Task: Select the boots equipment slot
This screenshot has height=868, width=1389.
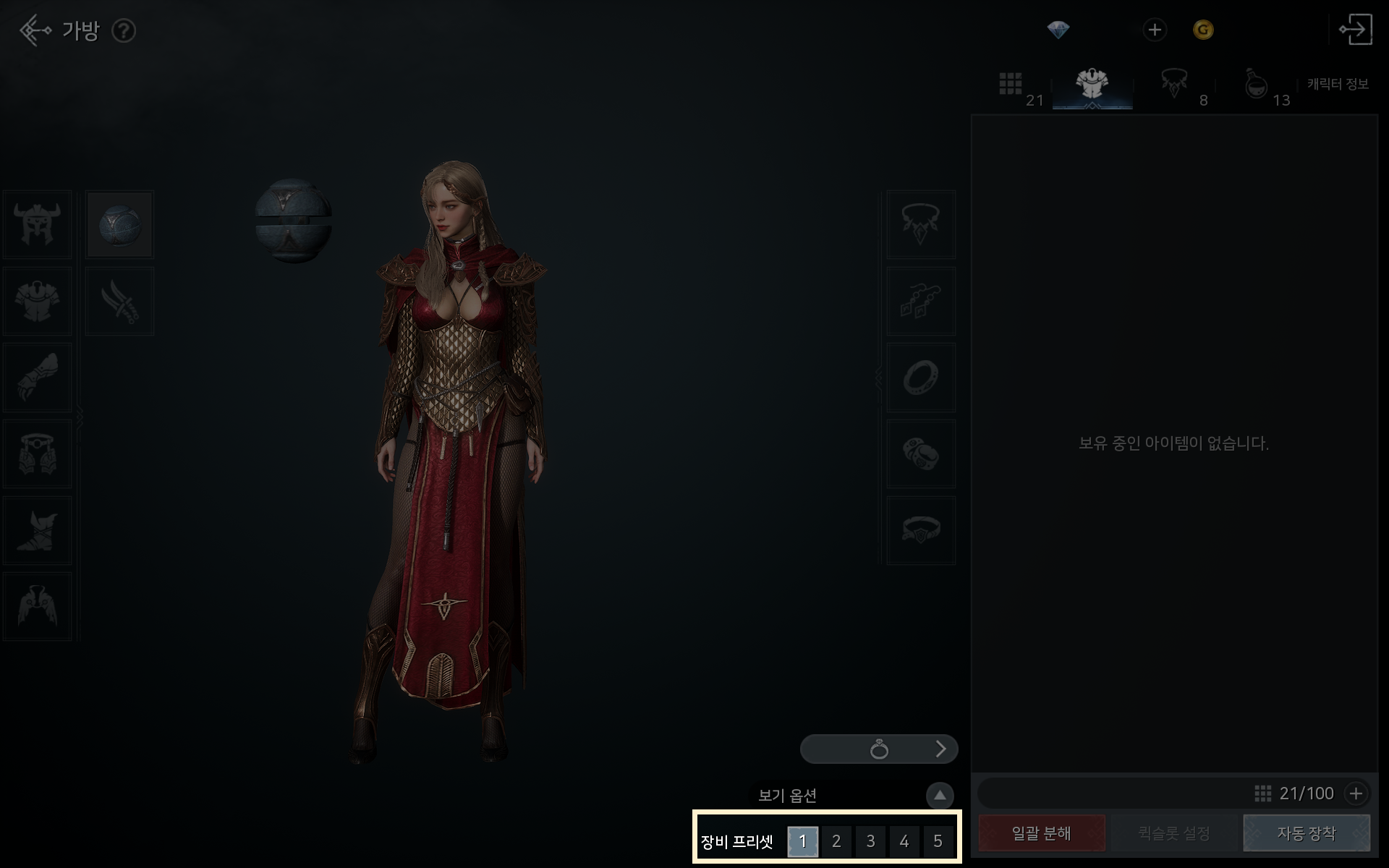Action: (x=38, y=530)
